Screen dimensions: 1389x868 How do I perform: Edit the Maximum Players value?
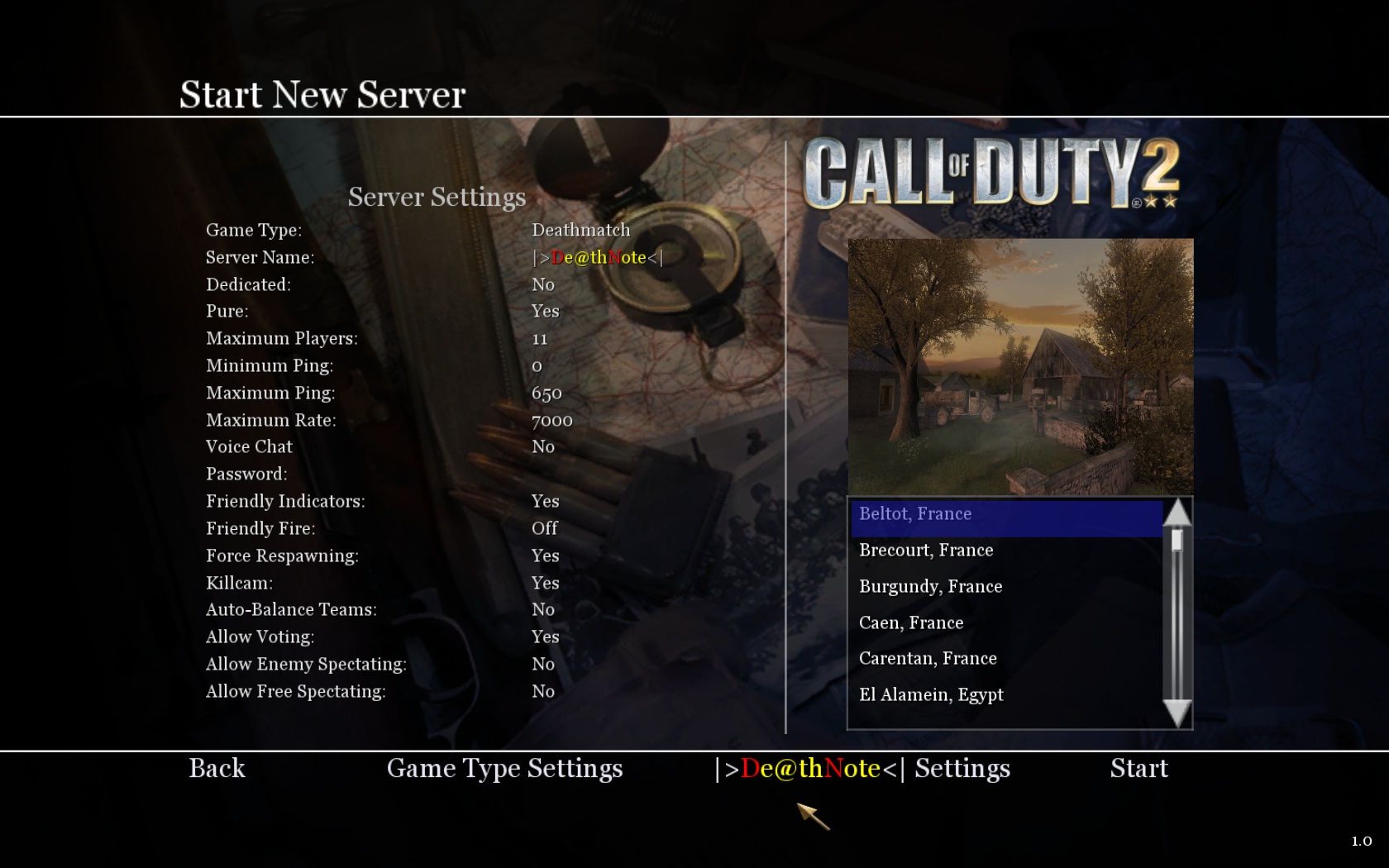pyautogui.click(x=540, y=338)
